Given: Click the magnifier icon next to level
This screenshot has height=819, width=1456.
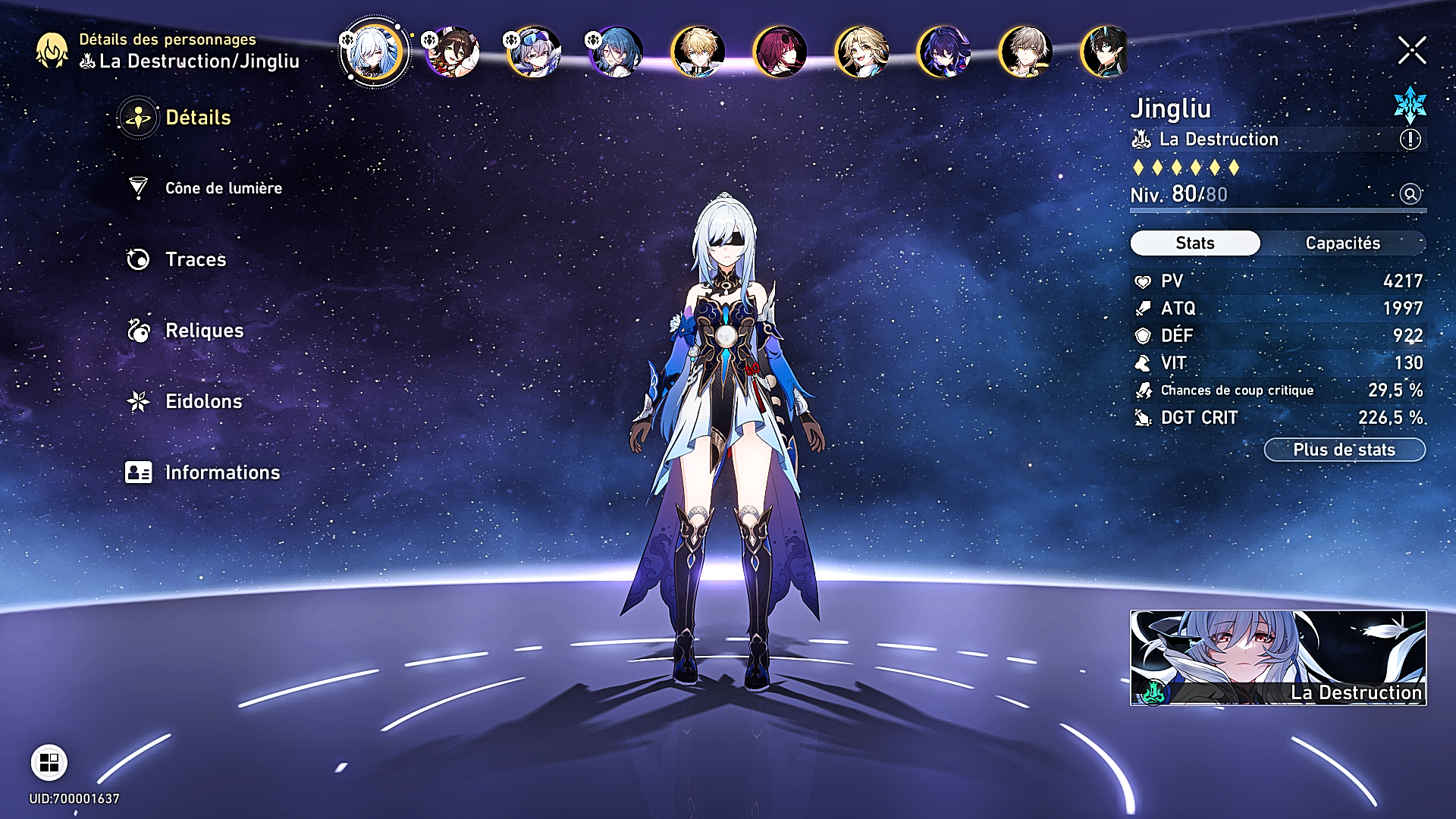Looking at the screenshot, I should [1410, 194].
